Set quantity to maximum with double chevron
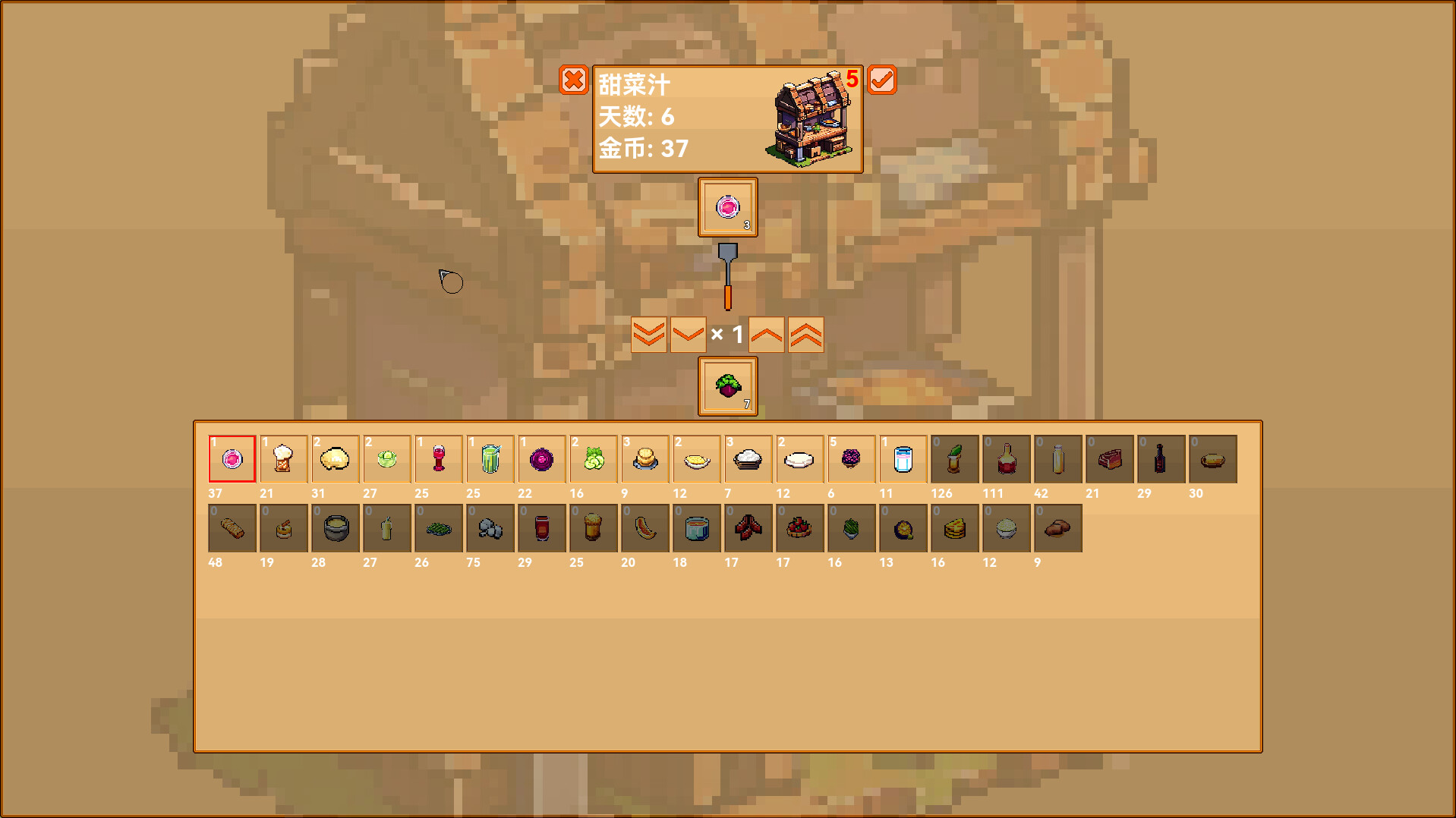Viewport: 1456px width, 818px height. 805,333
